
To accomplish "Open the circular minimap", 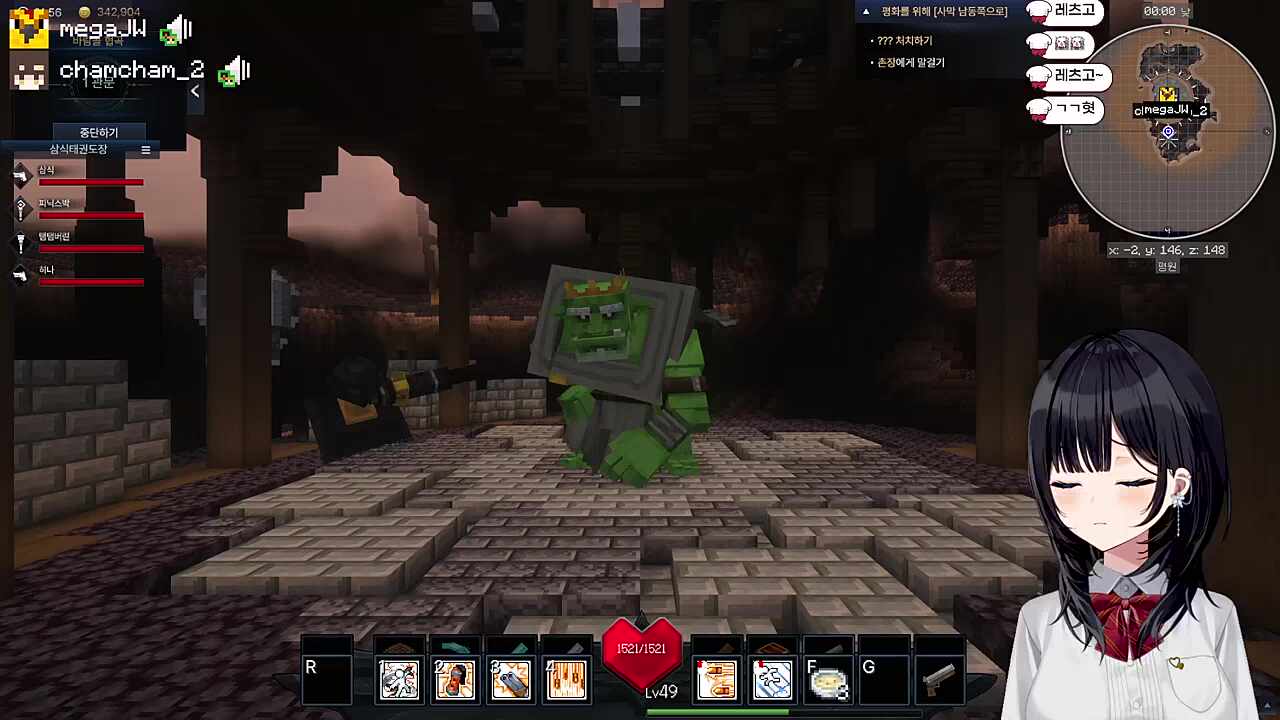I will click(x=1167, y=132).
